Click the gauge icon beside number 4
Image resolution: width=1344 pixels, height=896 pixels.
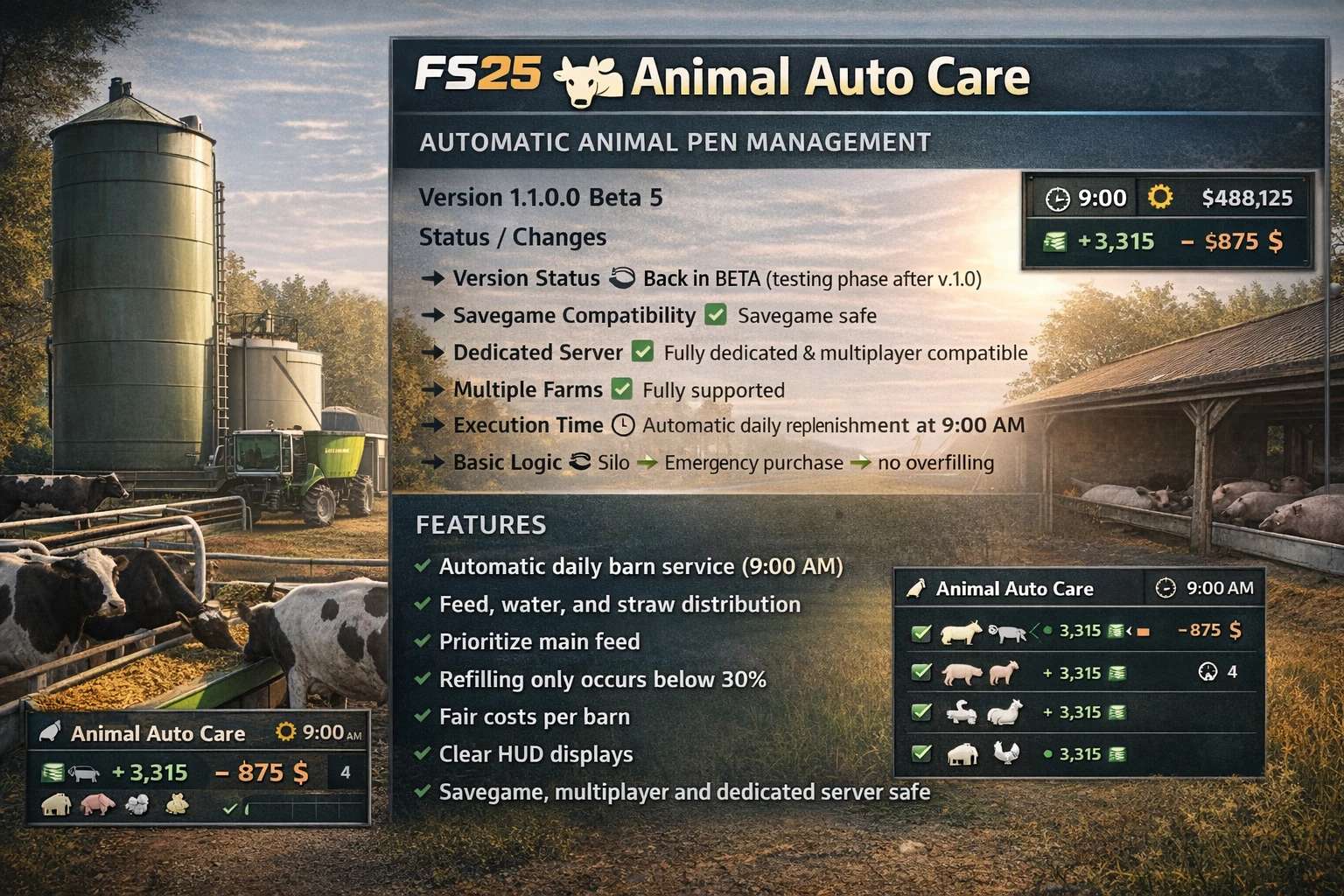pyautogui.click(x=1207, y=672)
